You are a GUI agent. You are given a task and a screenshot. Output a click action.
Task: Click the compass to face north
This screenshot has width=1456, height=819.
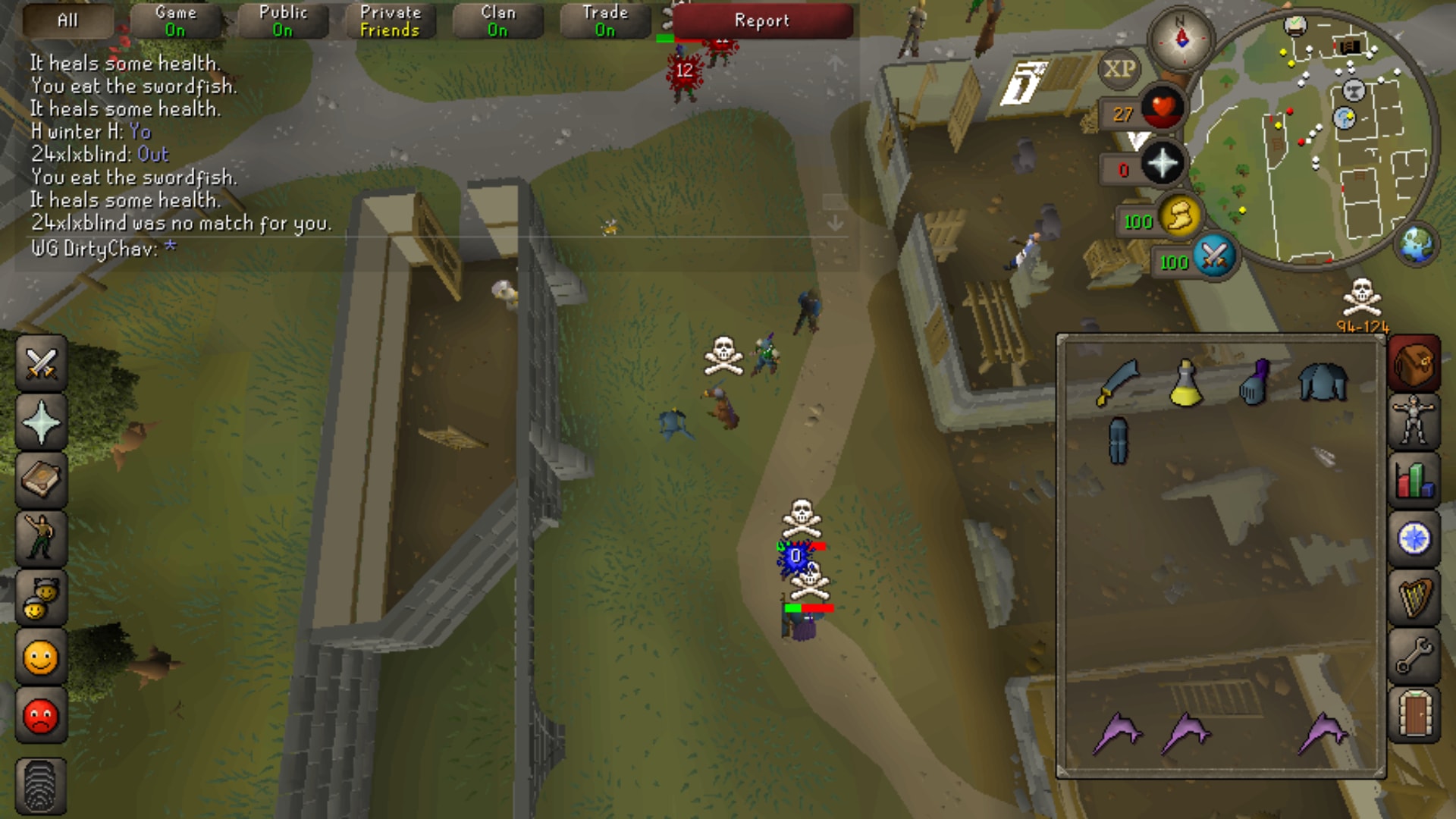1181,38
